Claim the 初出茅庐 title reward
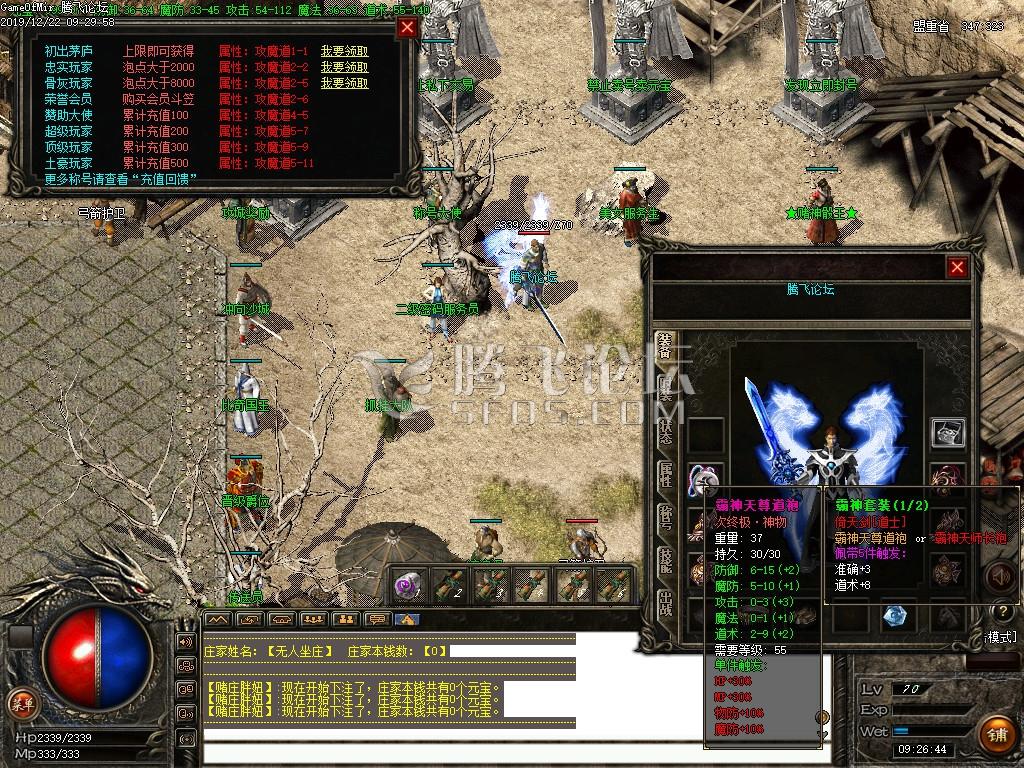 pos(344,51)
